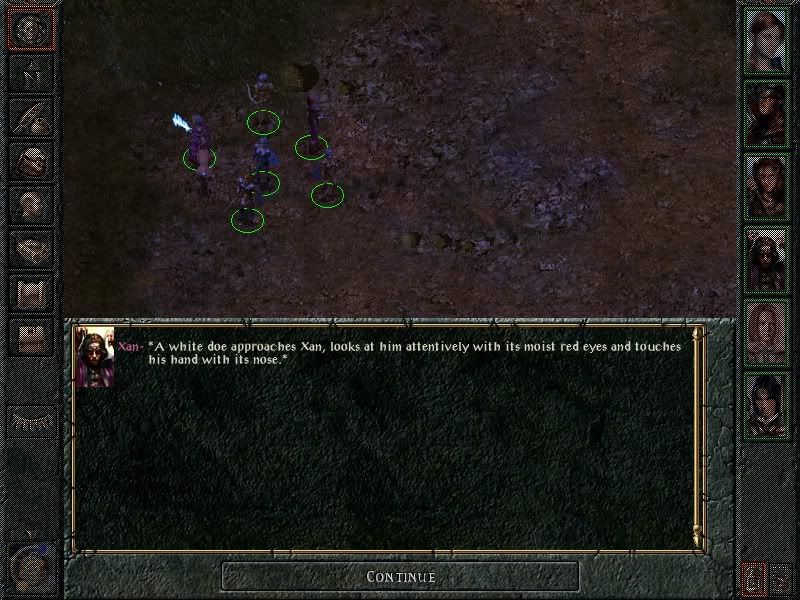The image size is (800, 600).
Task: Open the party inventory screen
Action: click(x=30, y=161)
